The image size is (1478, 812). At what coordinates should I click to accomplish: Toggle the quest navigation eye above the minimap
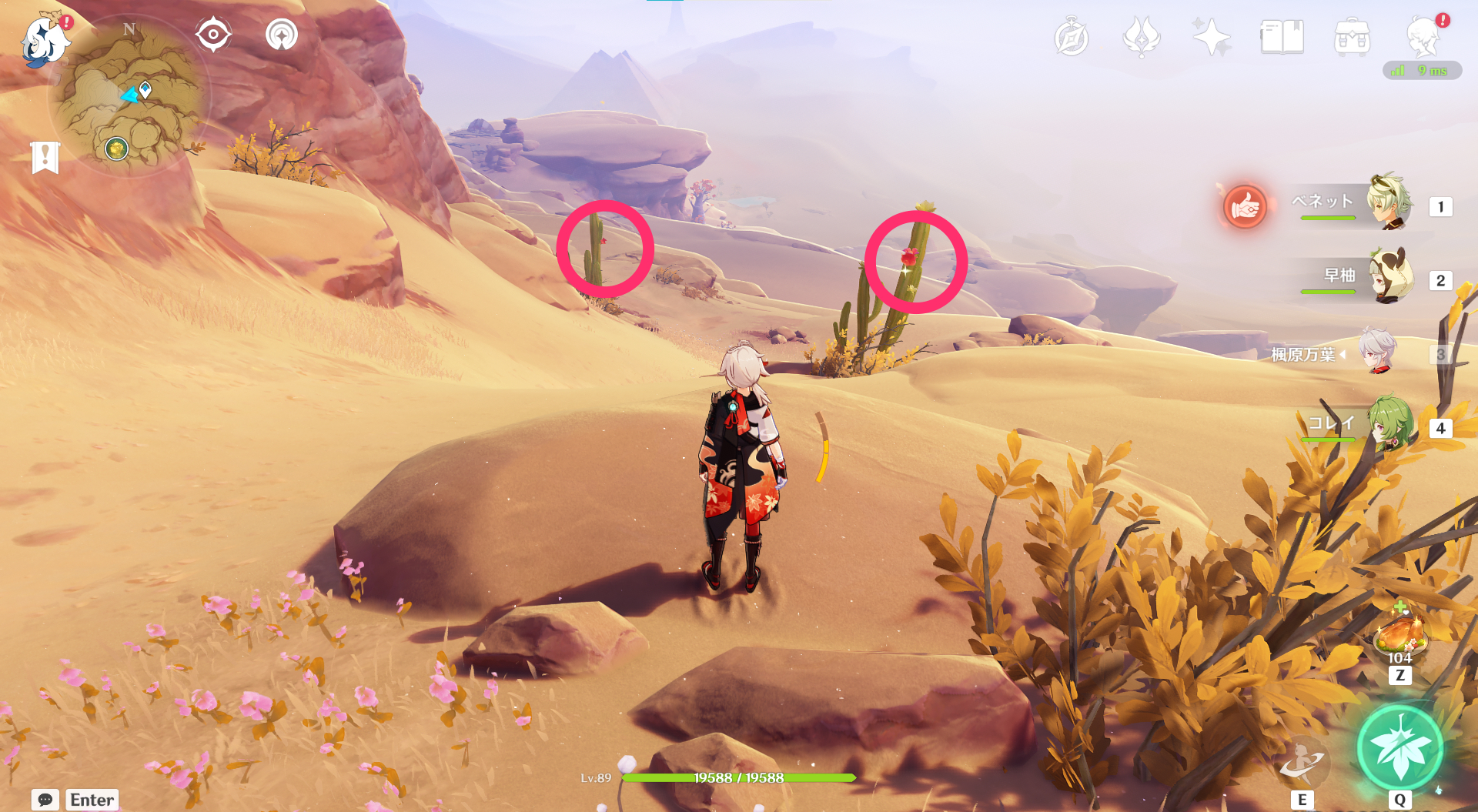coord(213,34)
